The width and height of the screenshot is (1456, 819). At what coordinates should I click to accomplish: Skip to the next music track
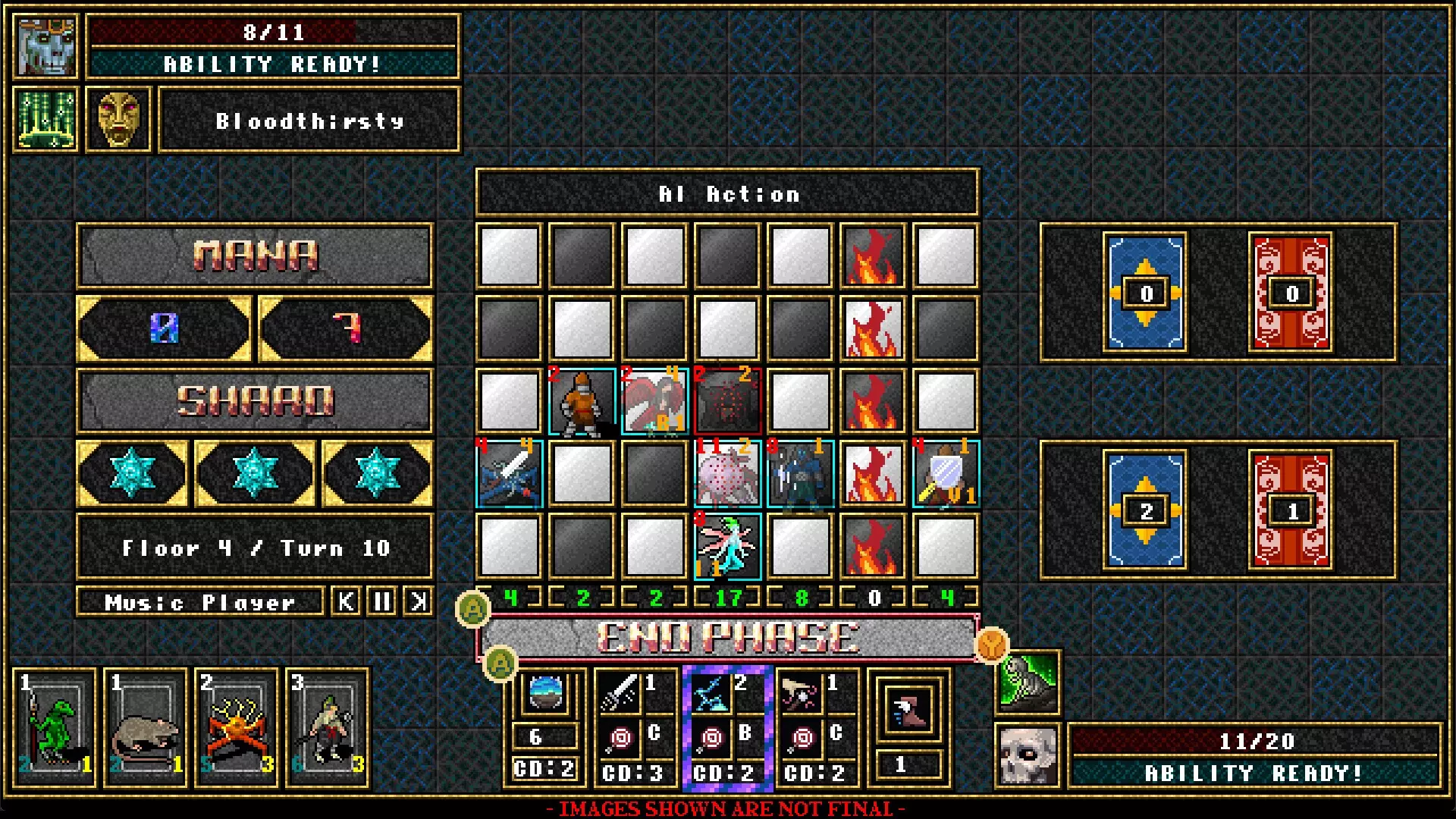pyautogui.click(x=418, y=602)
